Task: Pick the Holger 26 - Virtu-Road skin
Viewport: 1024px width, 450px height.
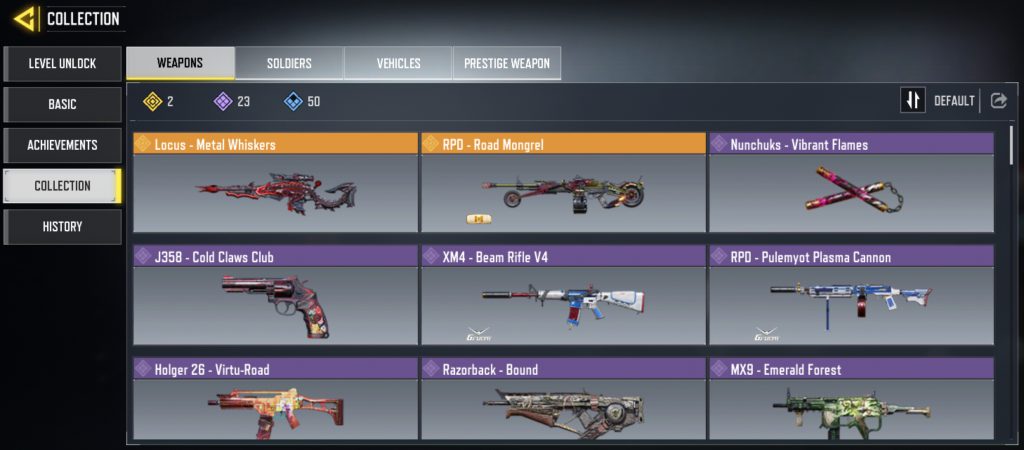Action: tap(275, 400)
